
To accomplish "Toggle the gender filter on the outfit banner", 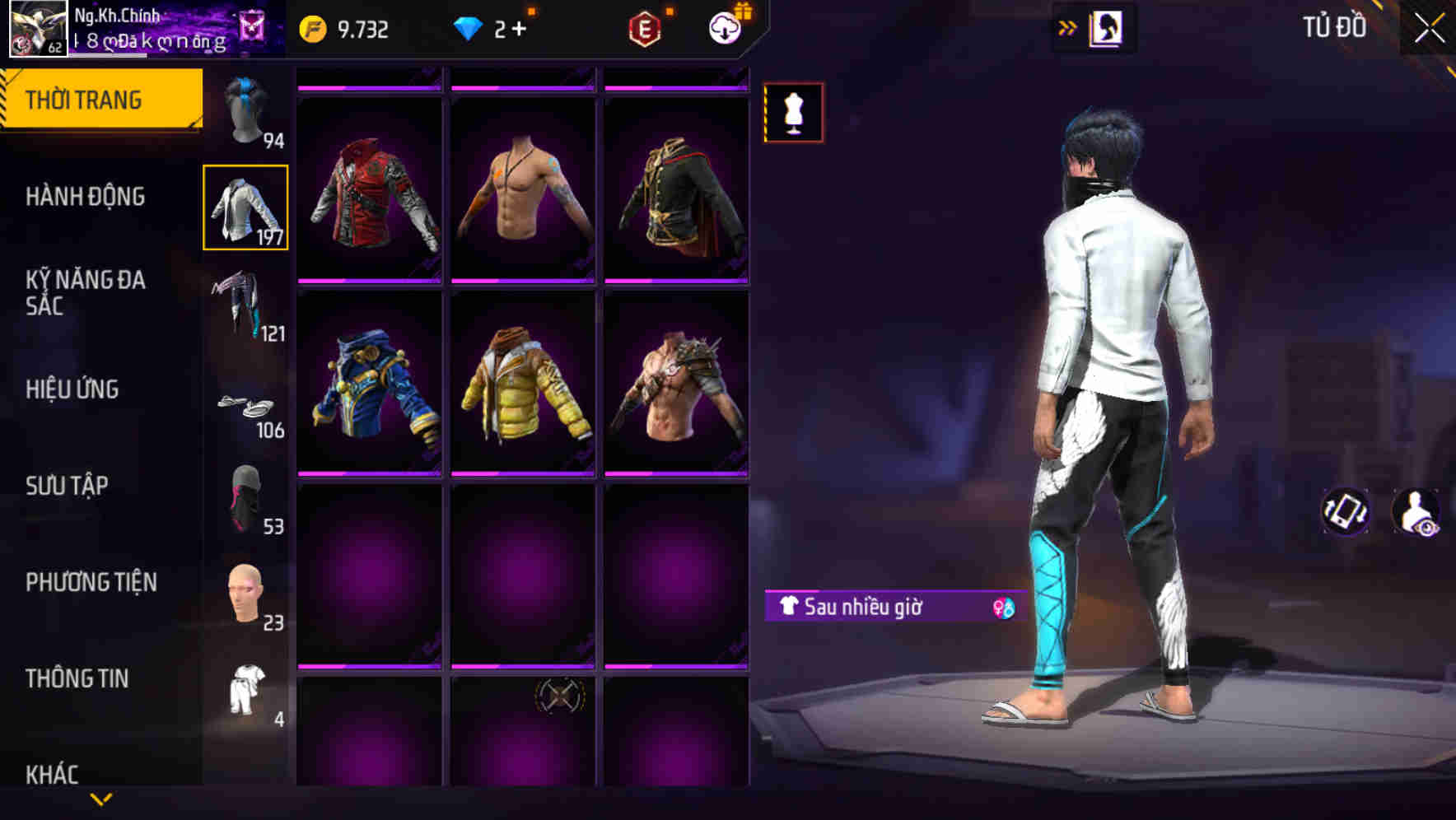I will (x=1004, y=608).
